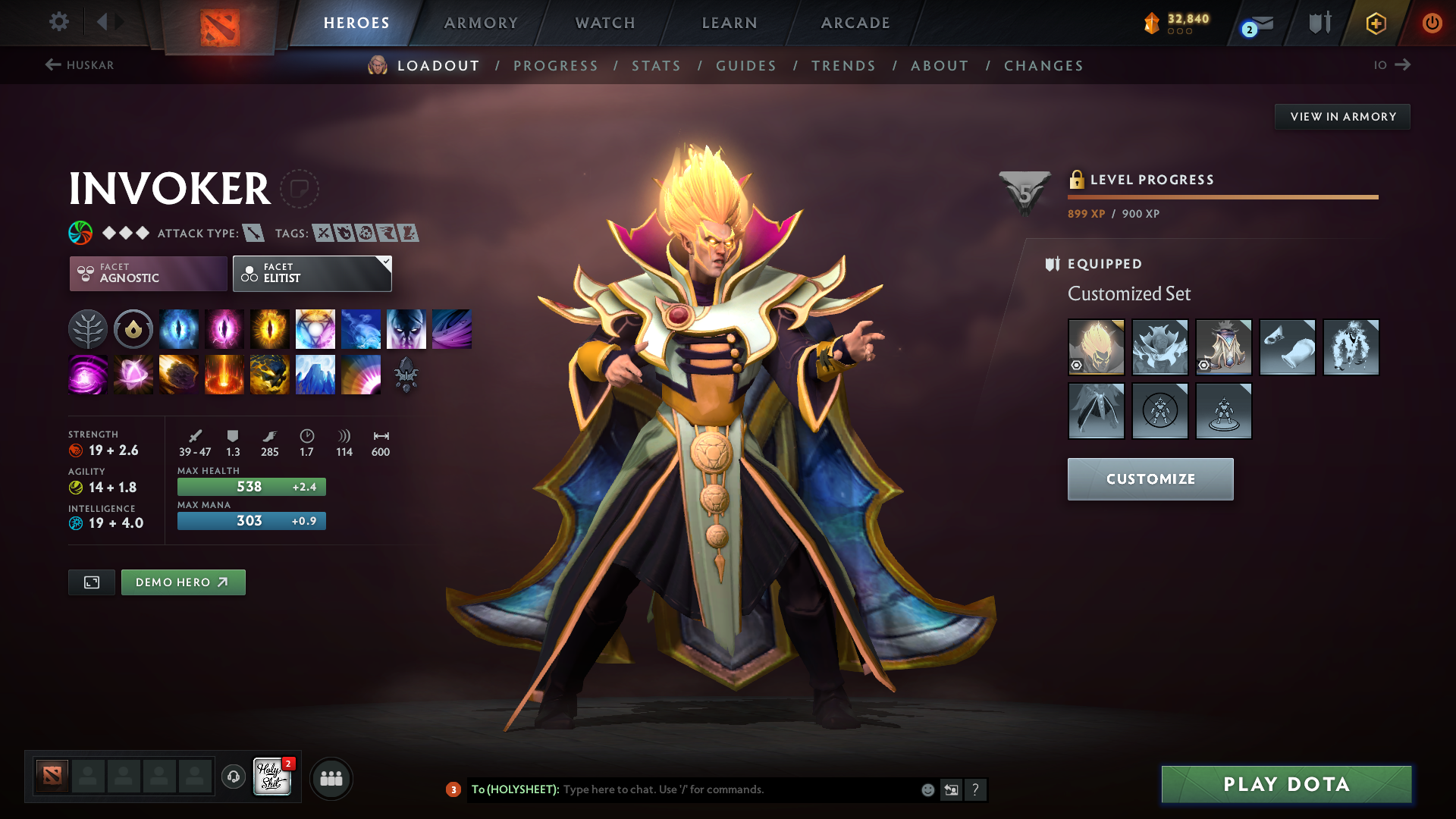
Task: View the Chaos Meteor ability icon
Action: point(179,374)
